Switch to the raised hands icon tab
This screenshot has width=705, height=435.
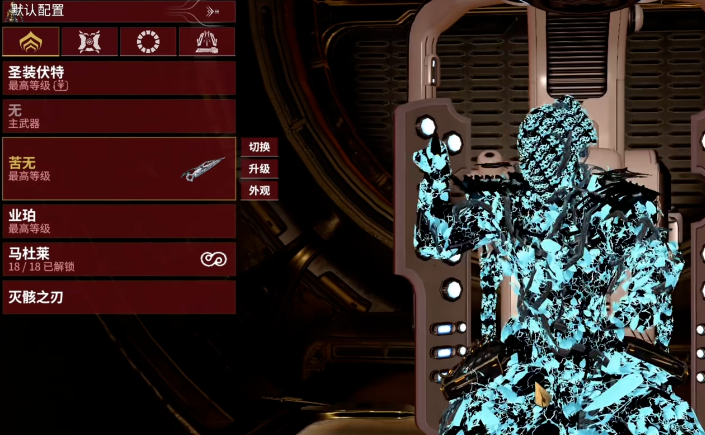[x=207, y=42]
